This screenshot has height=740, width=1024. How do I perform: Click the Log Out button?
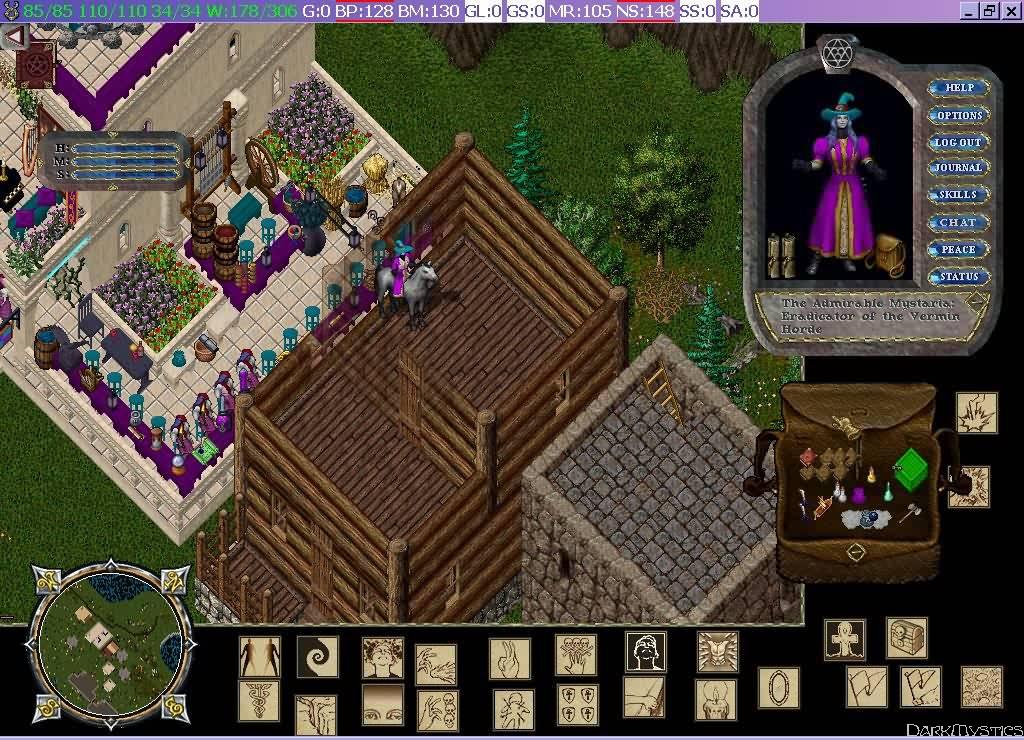(959, 142)
